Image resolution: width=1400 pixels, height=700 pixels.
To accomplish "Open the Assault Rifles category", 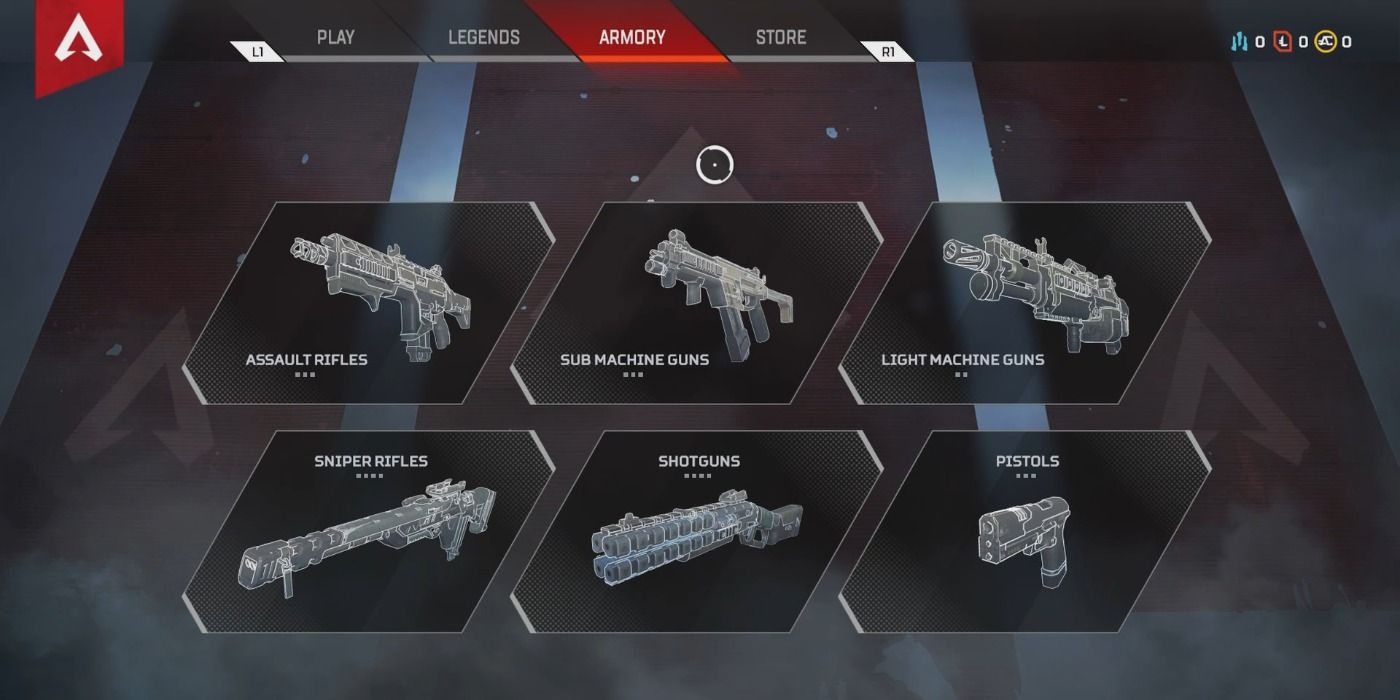I will (x=368, y=303).
